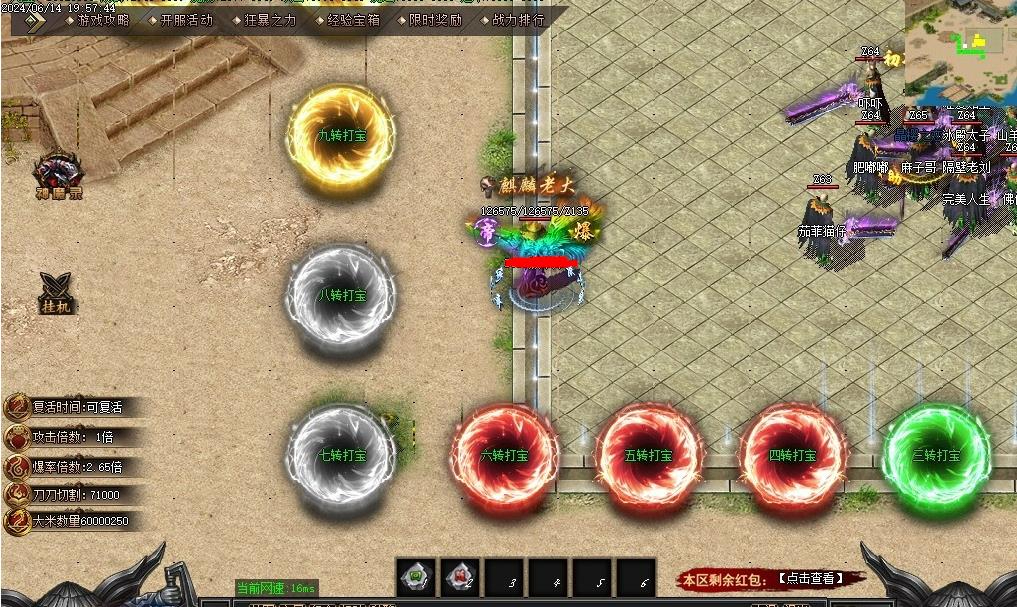Image resolution: width=1017 pixels, height=607 pixels.
Task: Select the 狂暴之力 menu entry
Action: coord(270,20)
